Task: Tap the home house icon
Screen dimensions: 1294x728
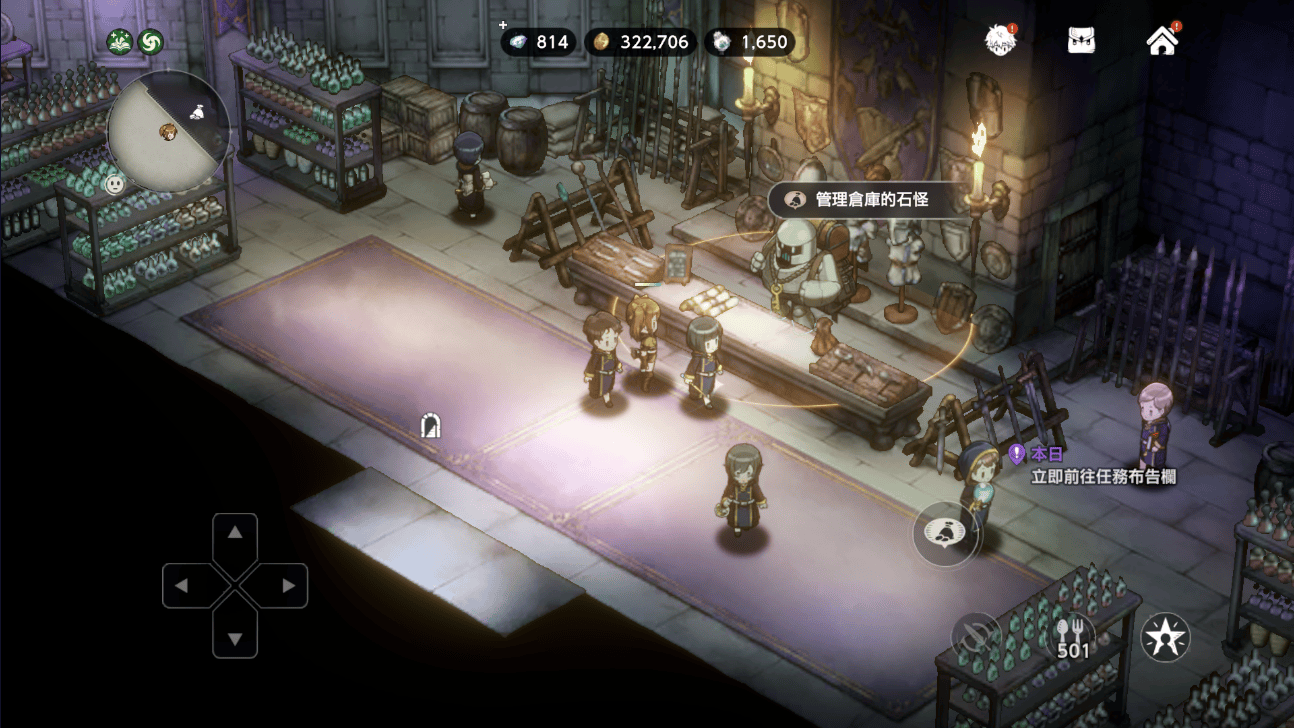Action: (x=1162, y=41)
